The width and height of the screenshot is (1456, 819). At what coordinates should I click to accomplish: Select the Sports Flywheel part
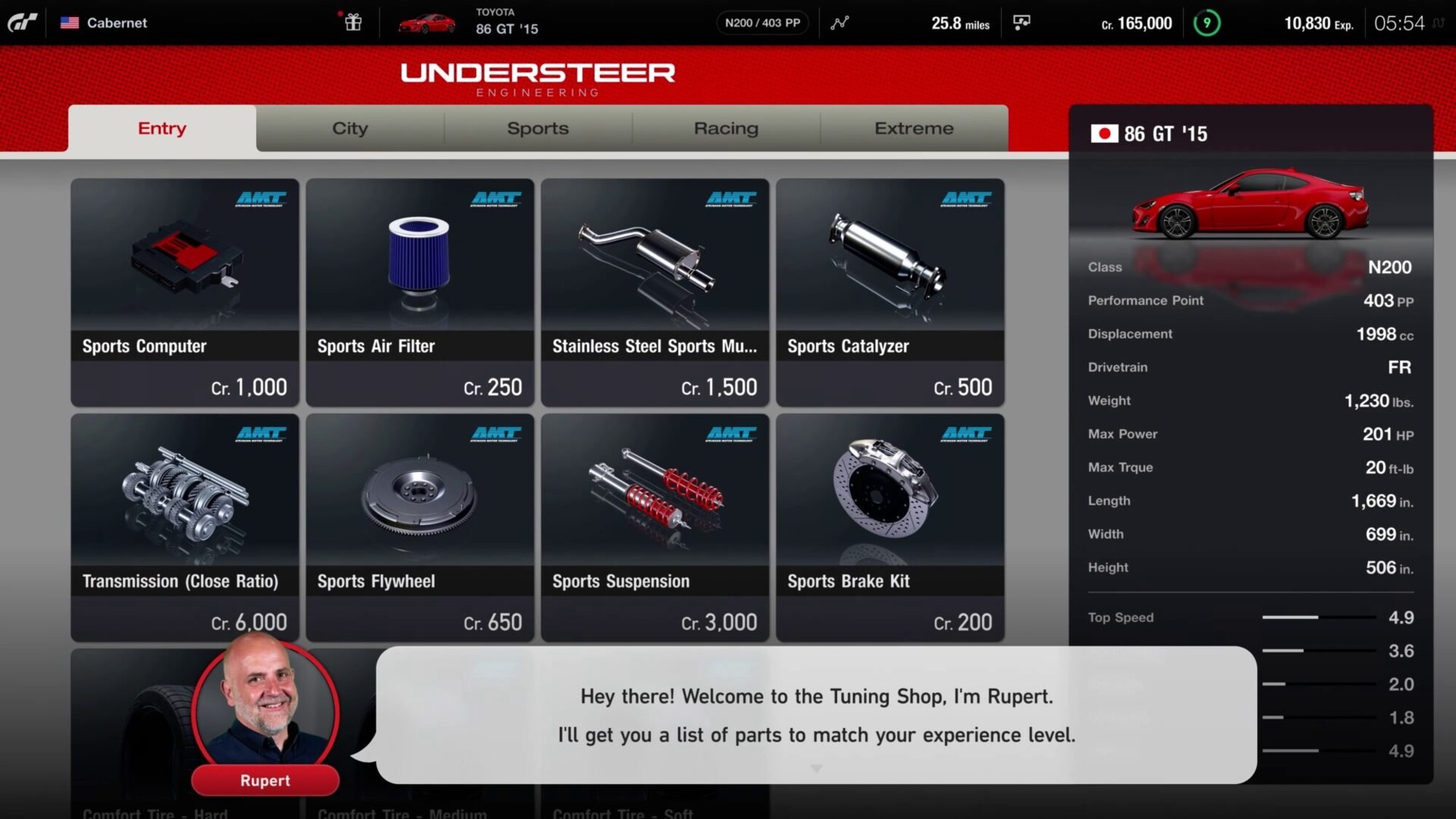coord(420,527)
